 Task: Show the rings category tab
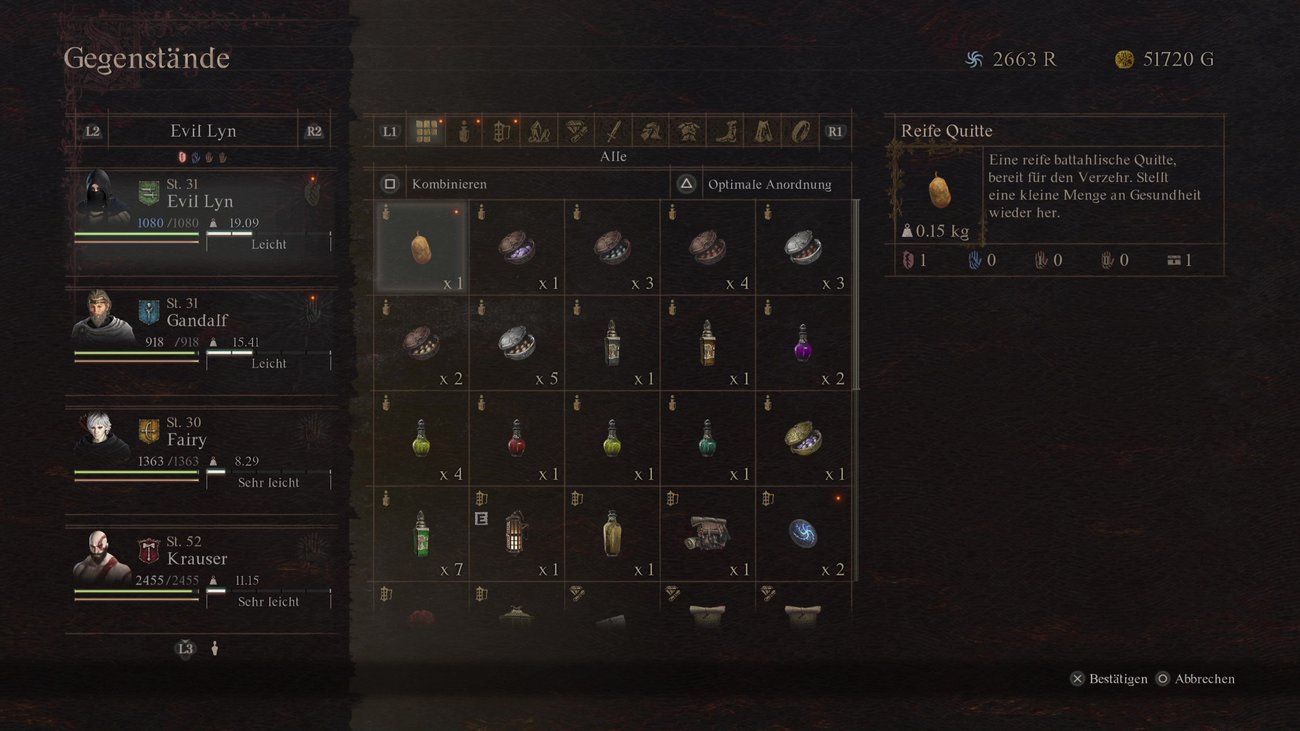point(800,131)
